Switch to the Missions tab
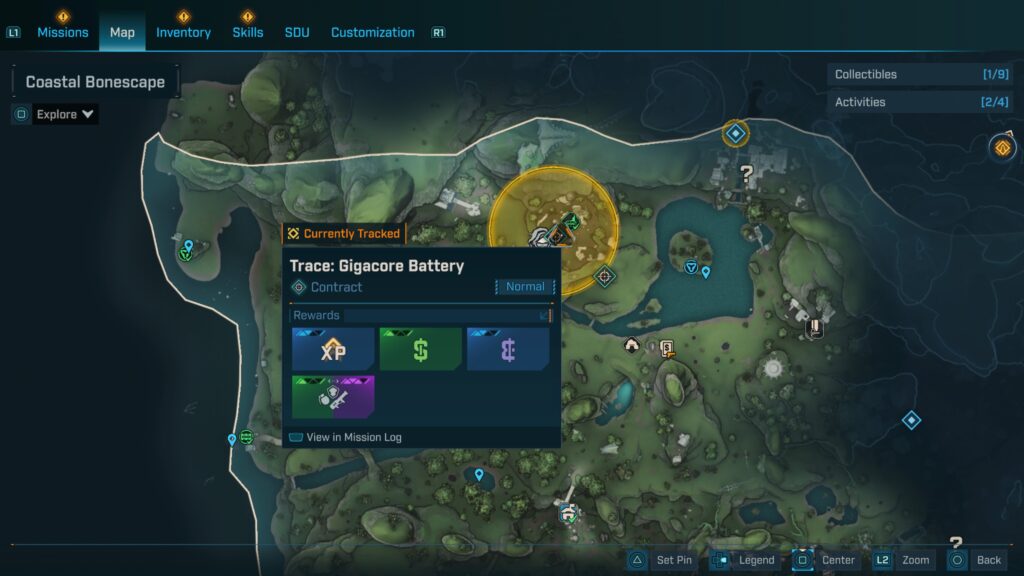The width and height of the screenshot is (1024, 576). tap(63, 32)
